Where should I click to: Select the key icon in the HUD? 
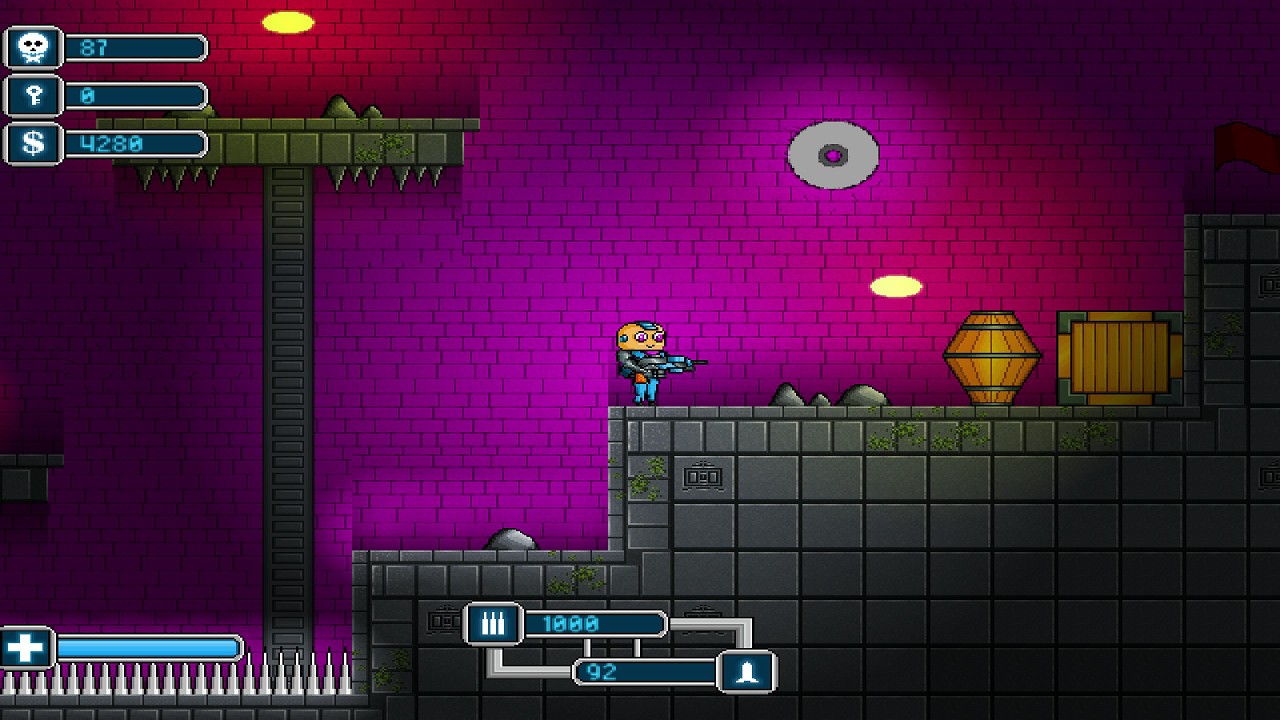(34, 96)
